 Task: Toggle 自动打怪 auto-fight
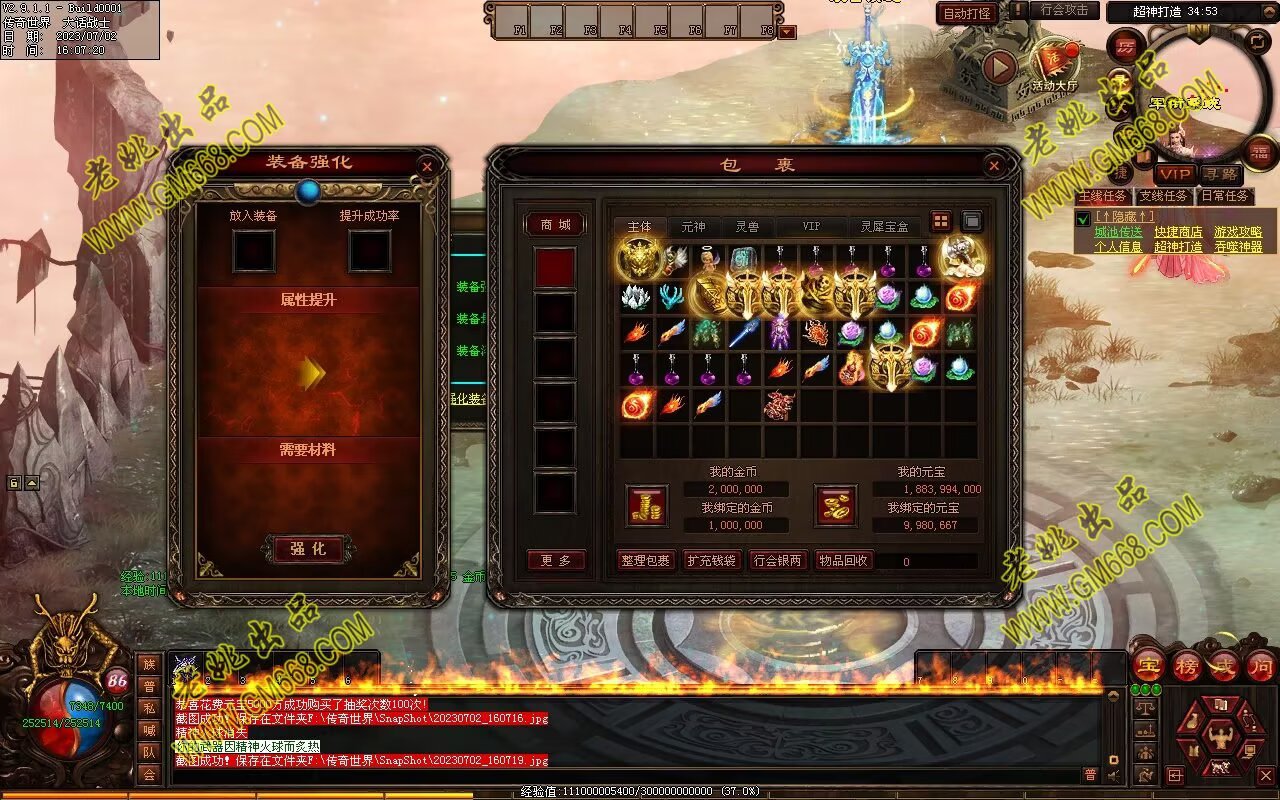pyautogui.click(x=967, y=14)
